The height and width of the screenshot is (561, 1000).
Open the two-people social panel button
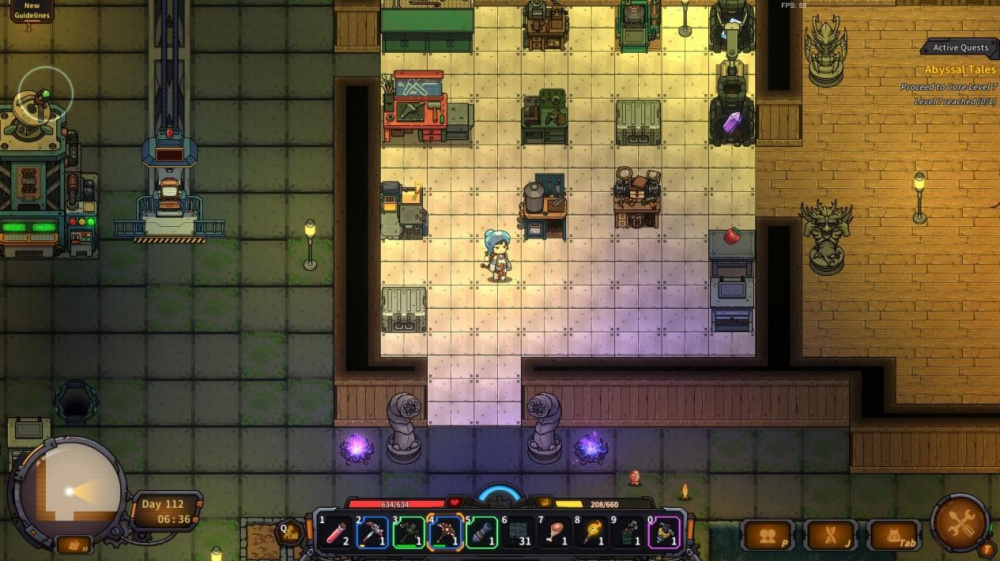[x=767, y=536]
